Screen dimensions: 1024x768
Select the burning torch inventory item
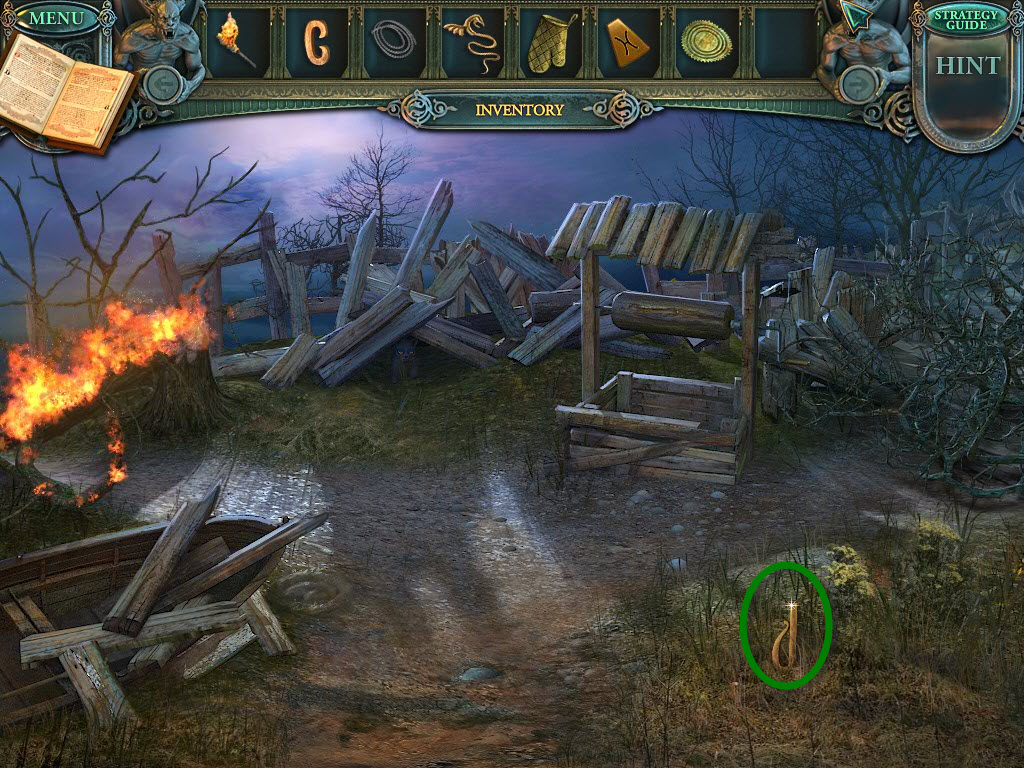coord(237,41)
